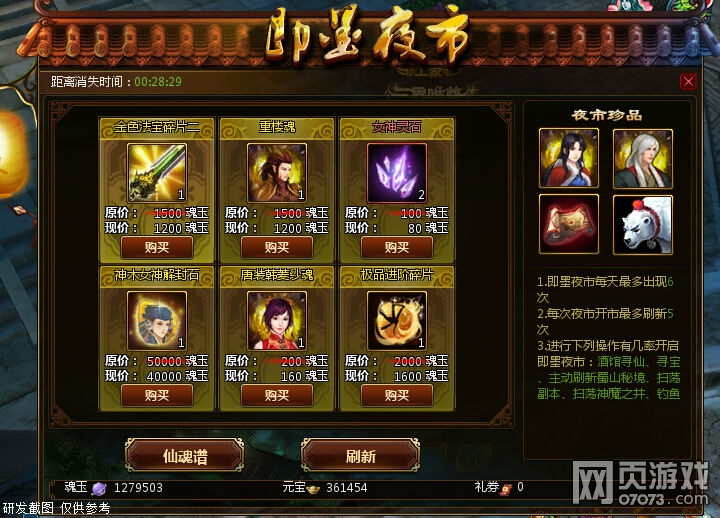Screen dimensions: 720x518
Task: Close the 即墨夜市 window
Action: [687, 82]
